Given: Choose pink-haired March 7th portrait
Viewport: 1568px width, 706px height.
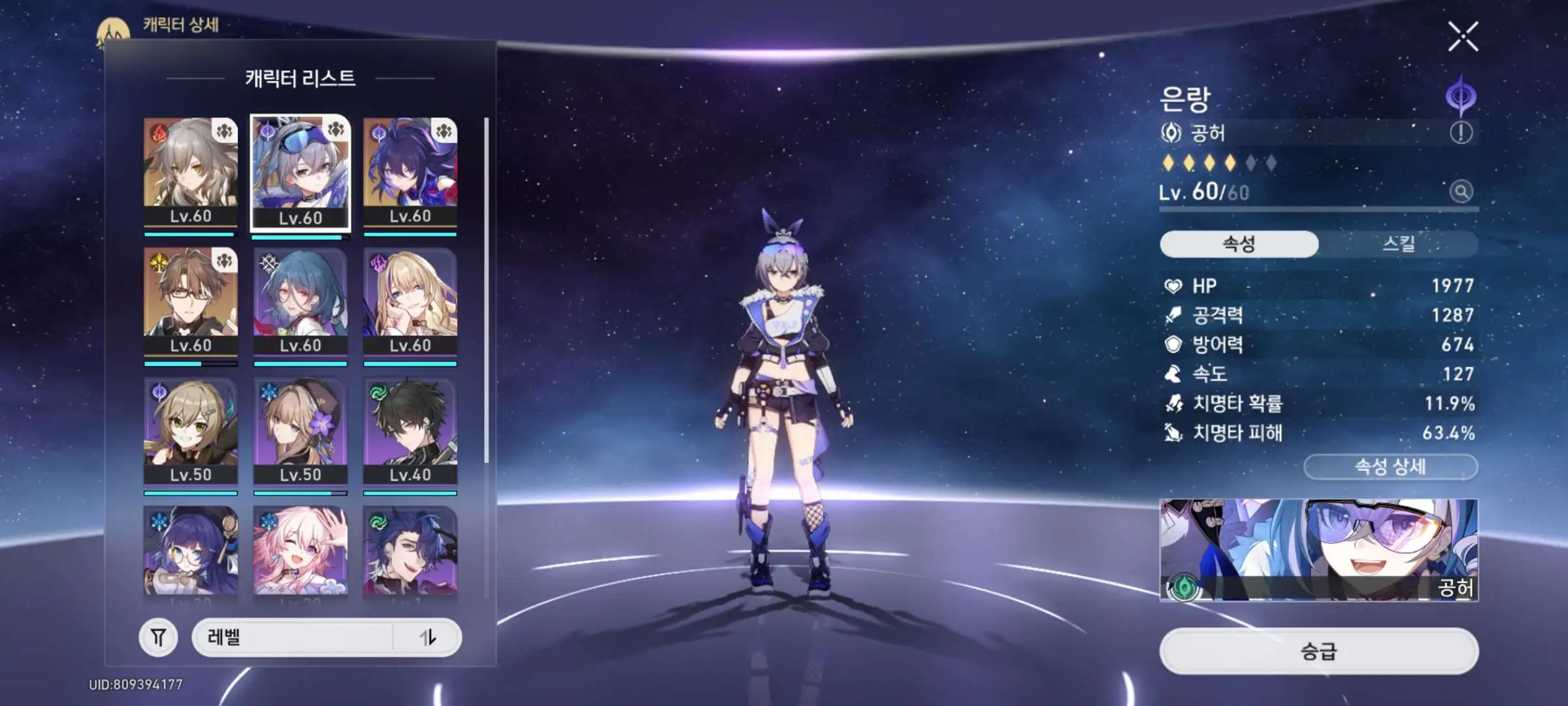Looking at the screenshot, I should [301, 551].
